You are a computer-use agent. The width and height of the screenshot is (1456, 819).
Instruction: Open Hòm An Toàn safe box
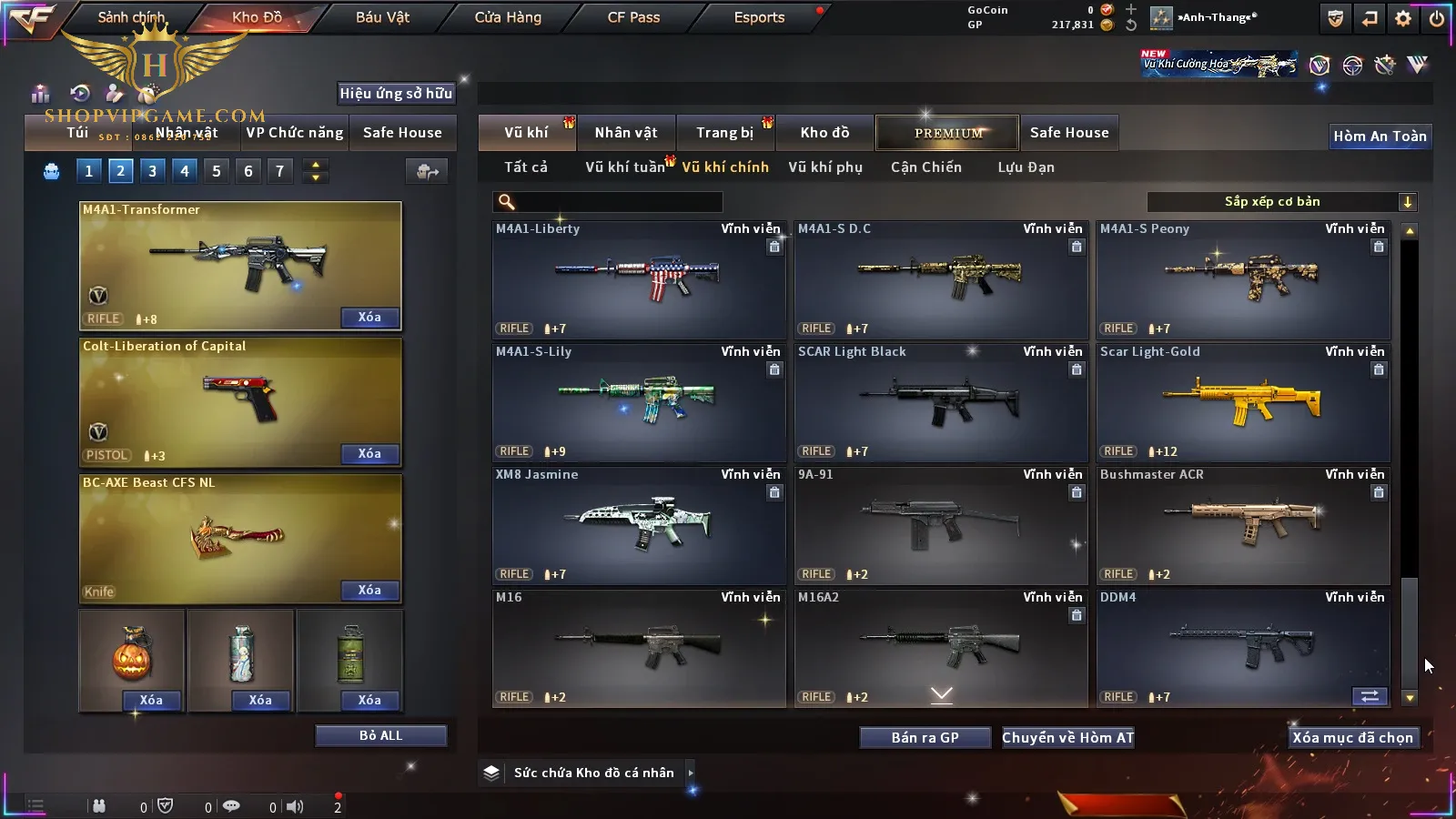pos(1380,136)
